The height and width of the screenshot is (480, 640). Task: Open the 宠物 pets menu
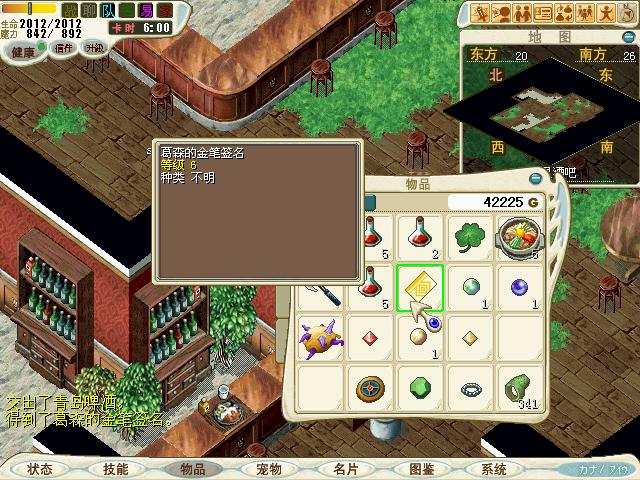tap(269, 468)
